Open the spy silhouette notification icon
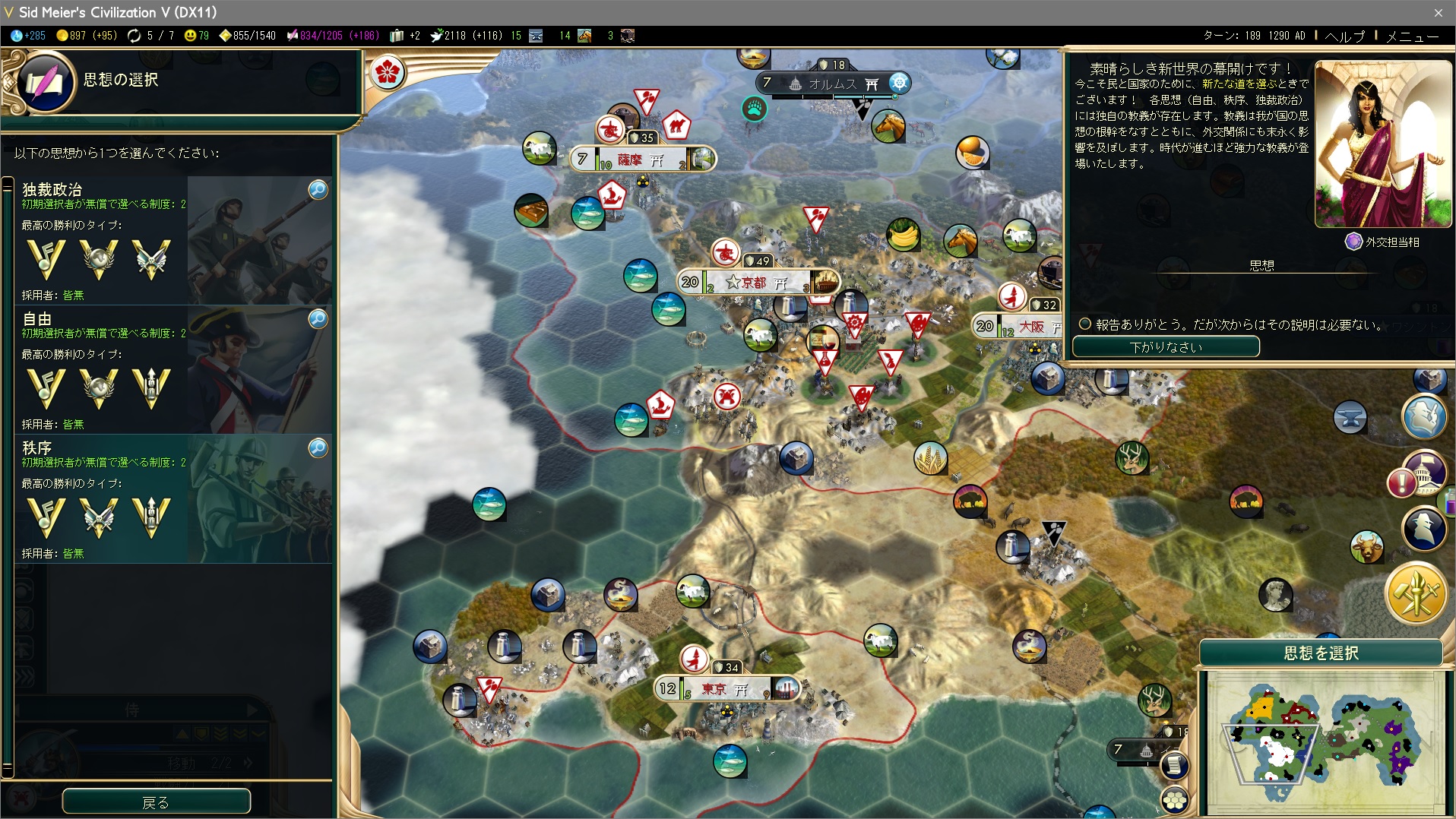1456x819 pixels. (1423, 527)
